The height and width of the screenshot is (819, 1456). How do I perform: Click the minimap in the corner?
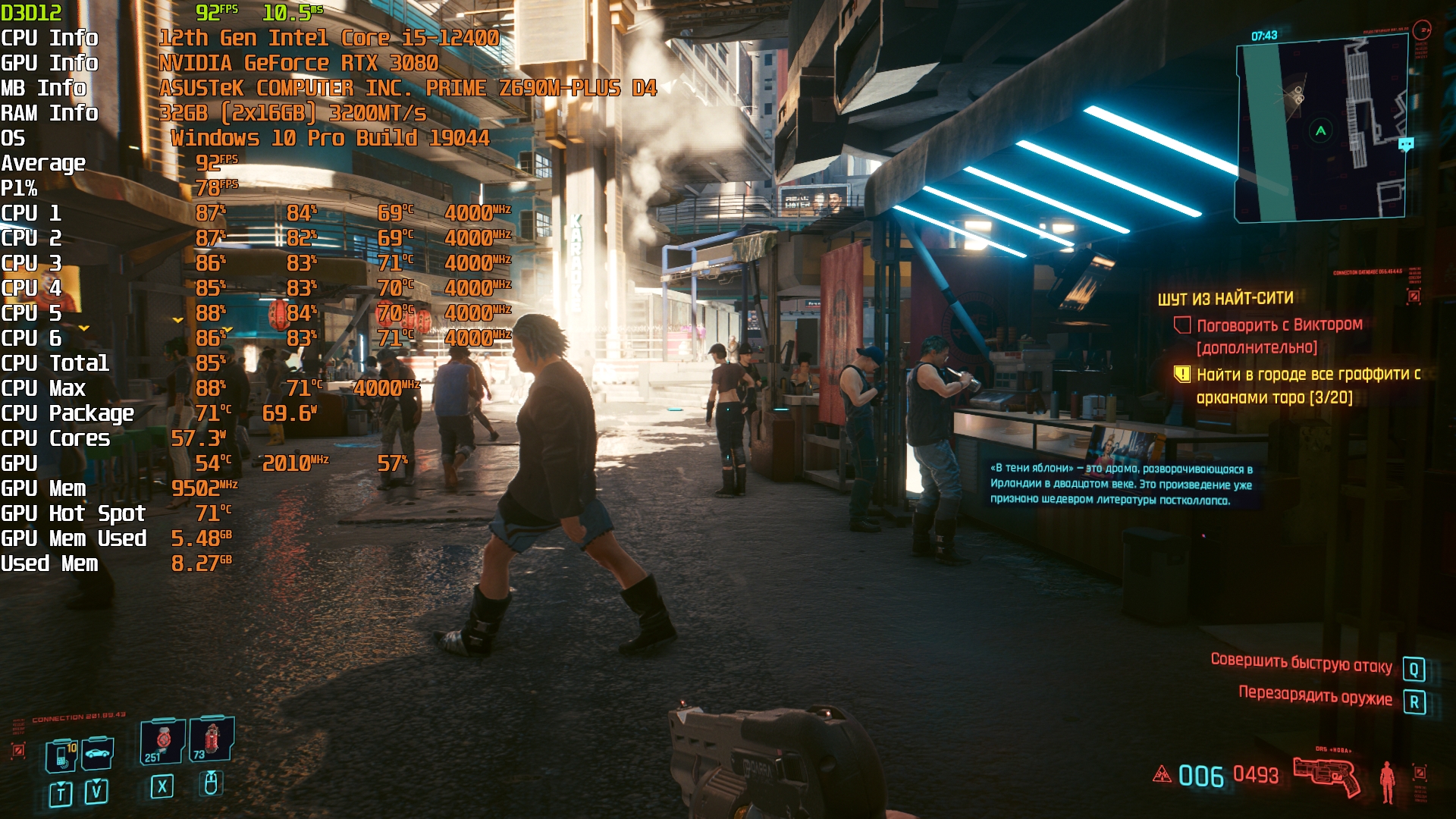click(1320, 130)
